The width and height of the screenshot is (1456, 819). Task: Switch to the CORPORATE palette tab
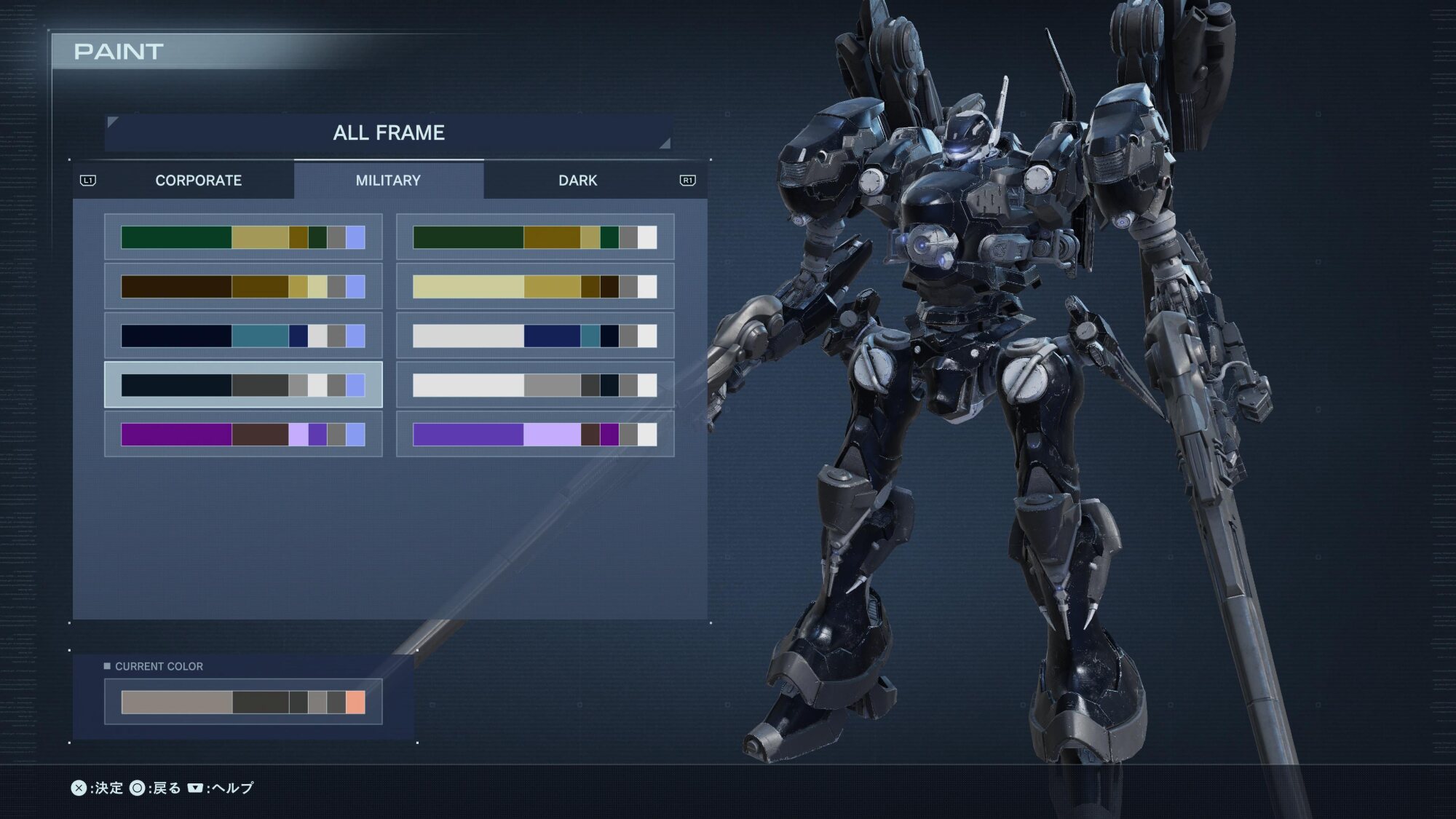(198, 181)
